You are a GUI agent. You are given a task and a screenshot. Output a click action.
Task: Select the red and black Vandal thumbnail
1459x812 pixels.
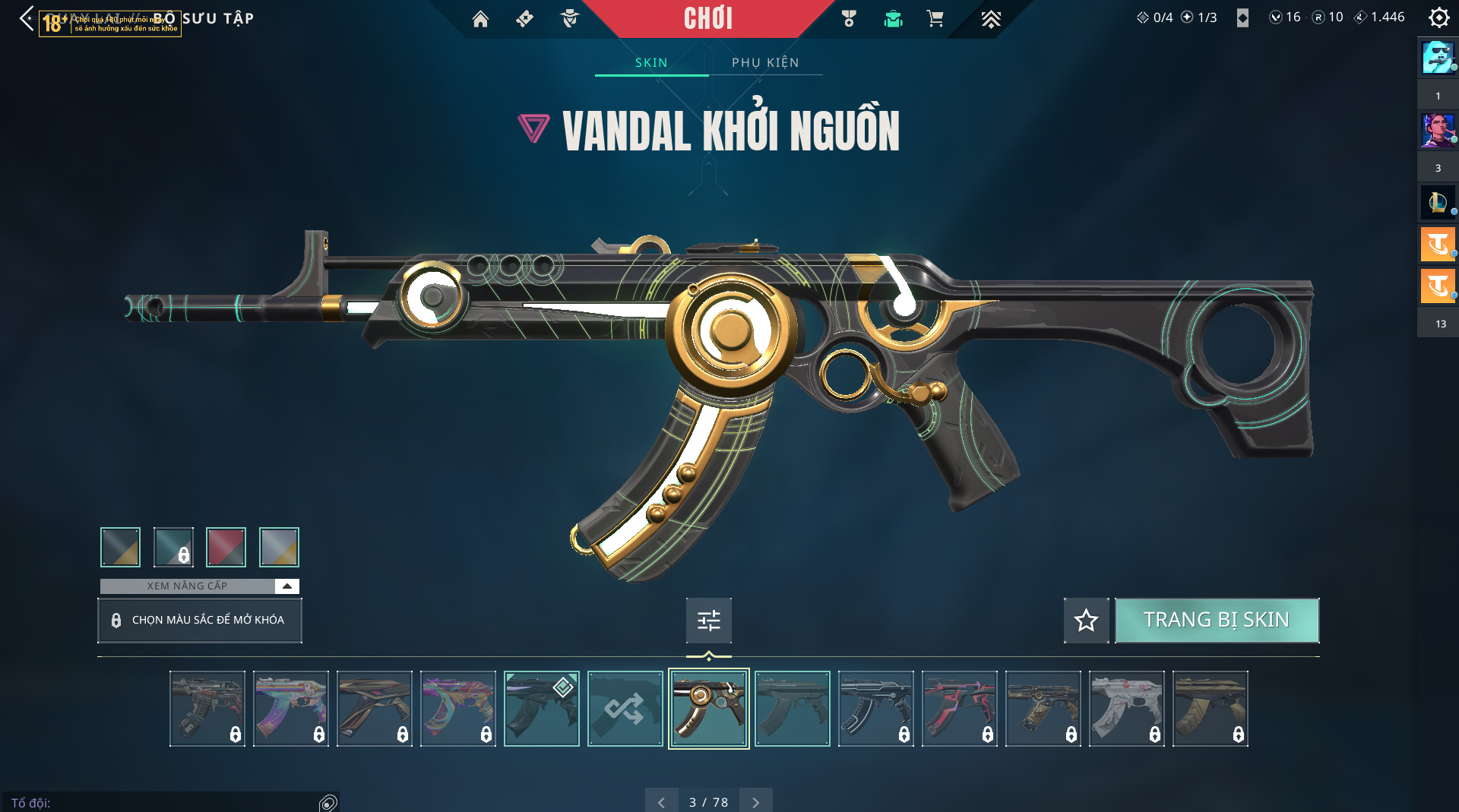click(959, 709)
